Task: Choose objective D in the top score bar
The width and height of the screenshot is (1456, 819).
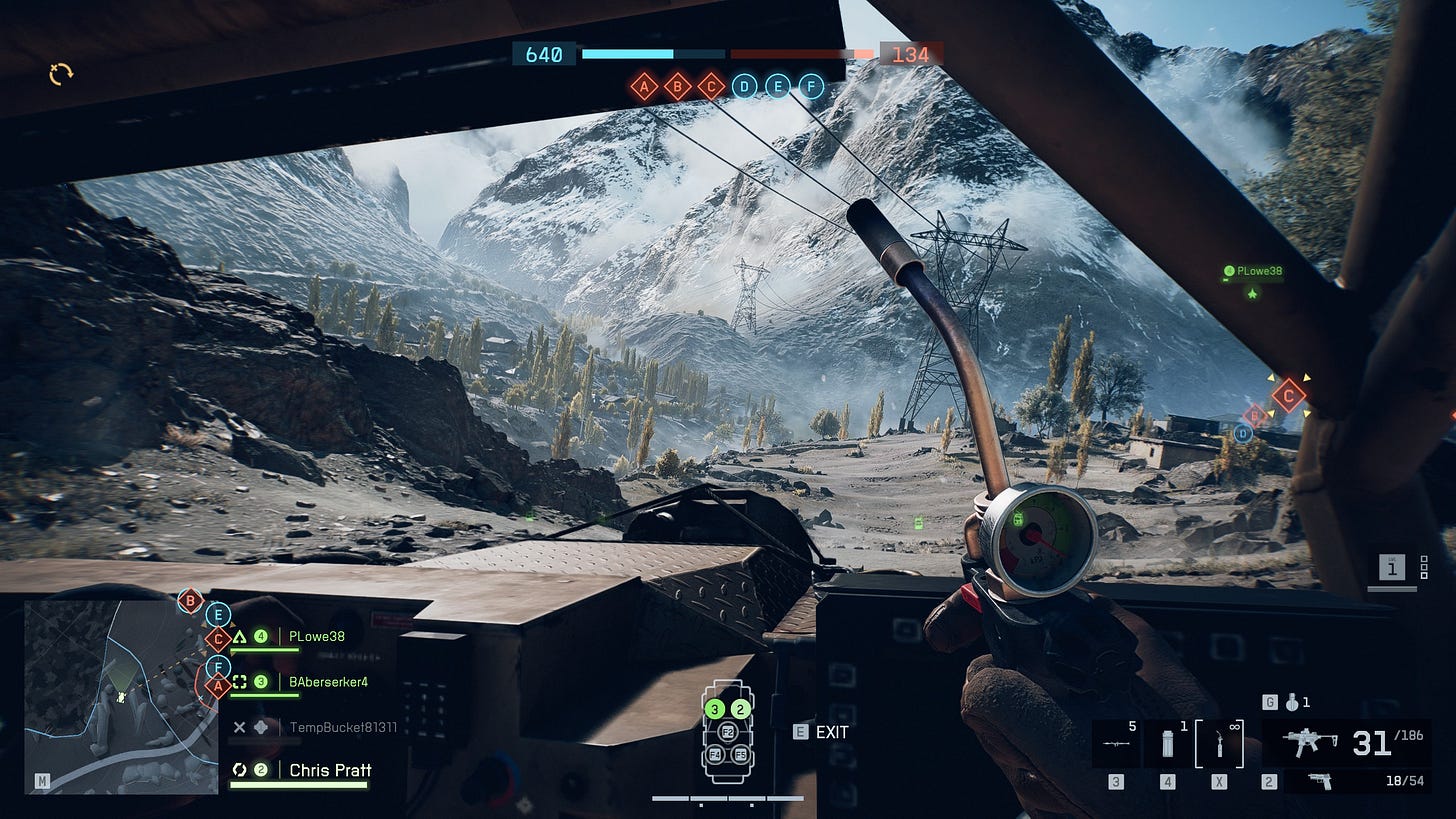Action: pyautogui.click(x=744, y=87)
